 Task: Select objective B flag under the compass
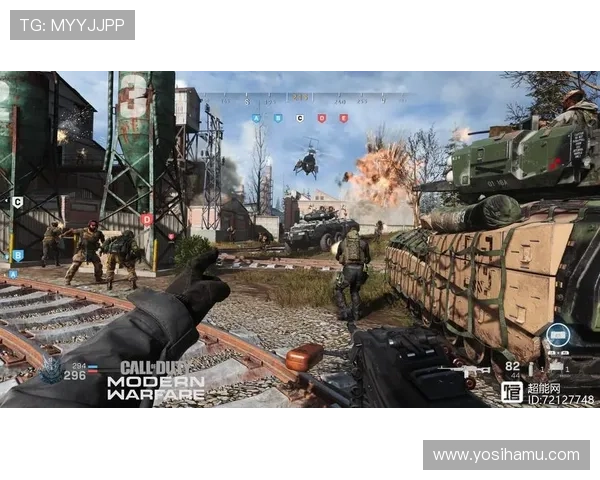[x=278, y=118]
